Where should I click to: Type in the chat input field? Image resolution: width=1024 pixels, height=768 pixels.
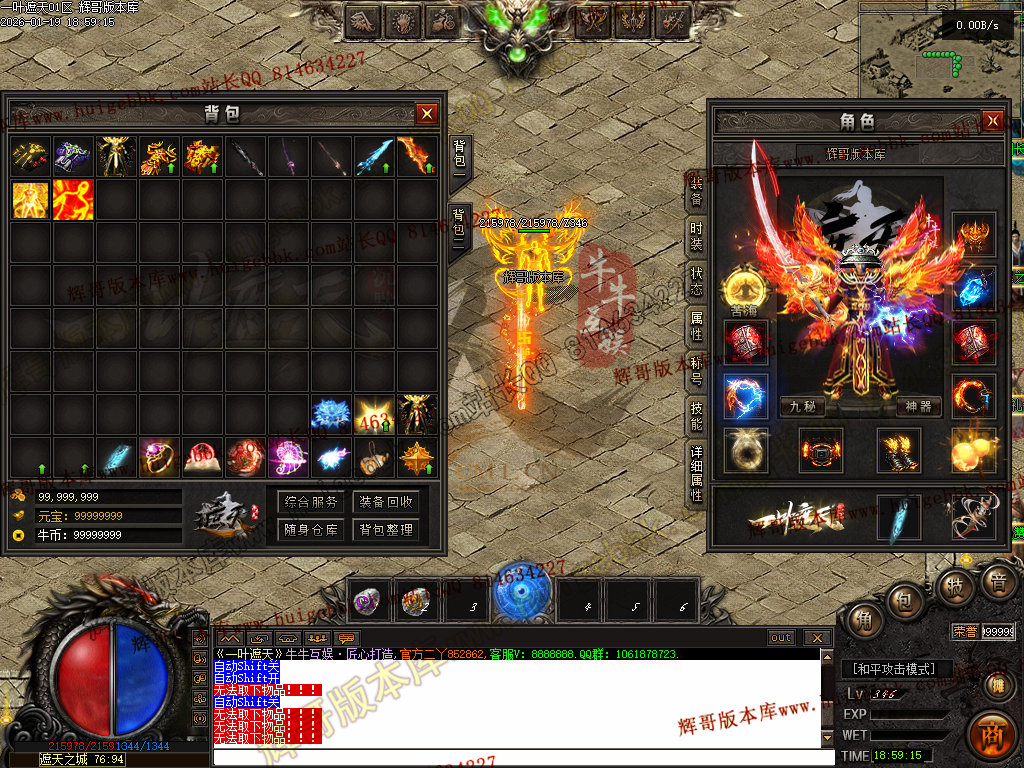(520, 757)
